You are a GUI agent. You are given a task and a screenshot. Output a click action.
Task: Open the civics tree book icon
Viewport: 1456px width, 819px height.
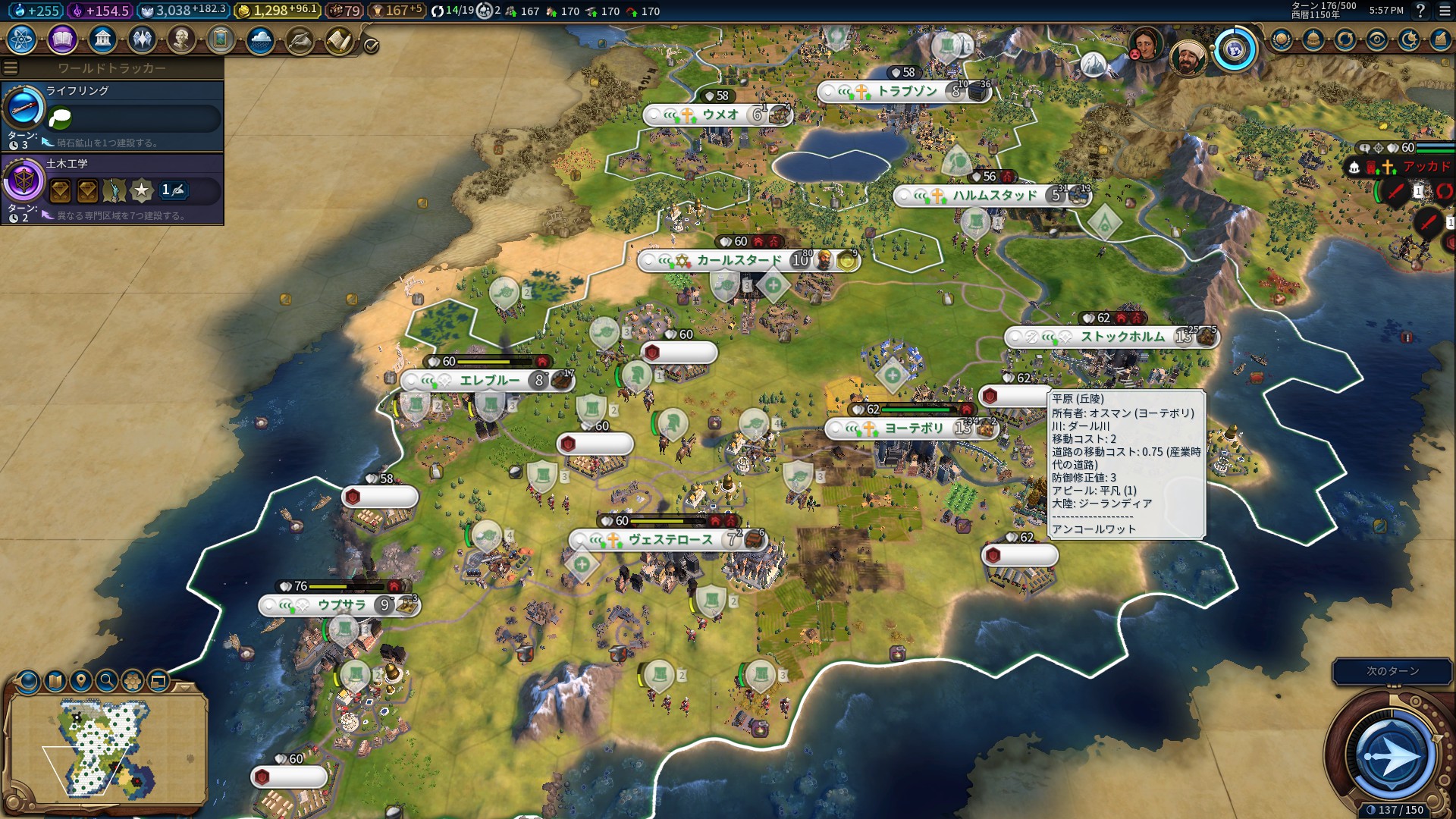(x=62, y=39)
